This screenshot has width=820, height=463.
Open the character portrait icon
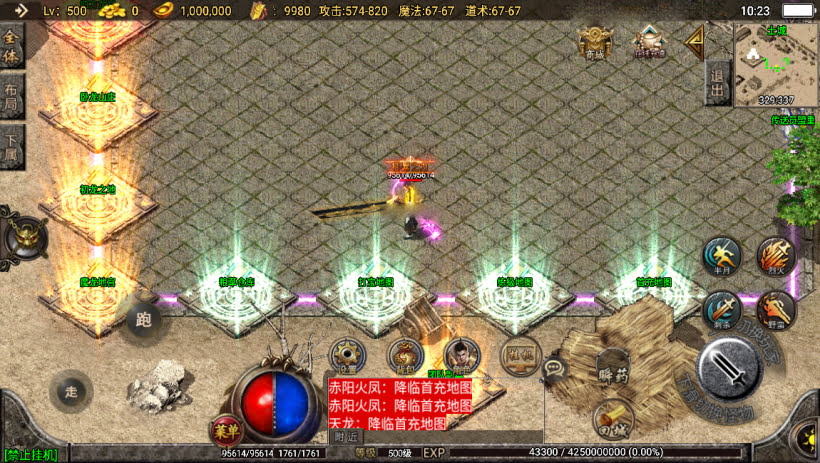pyautogui.click(x=462, y=355)
